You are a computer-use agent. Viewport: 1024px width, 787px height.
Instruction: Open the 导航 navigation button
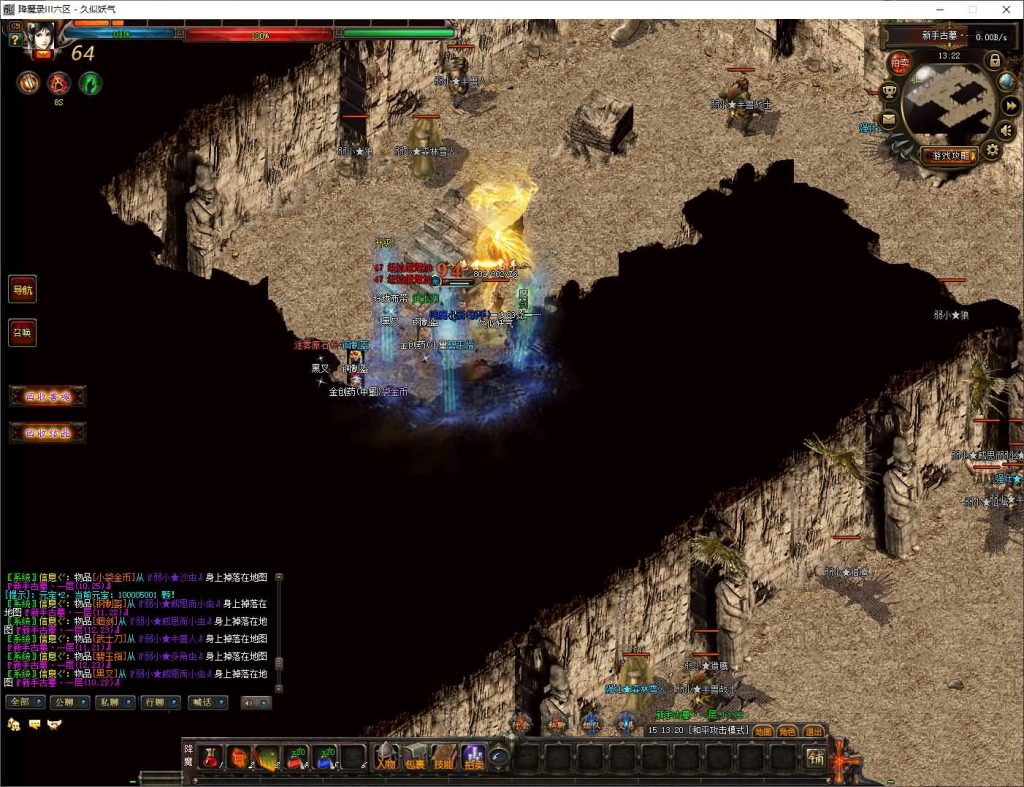point(22,290)
